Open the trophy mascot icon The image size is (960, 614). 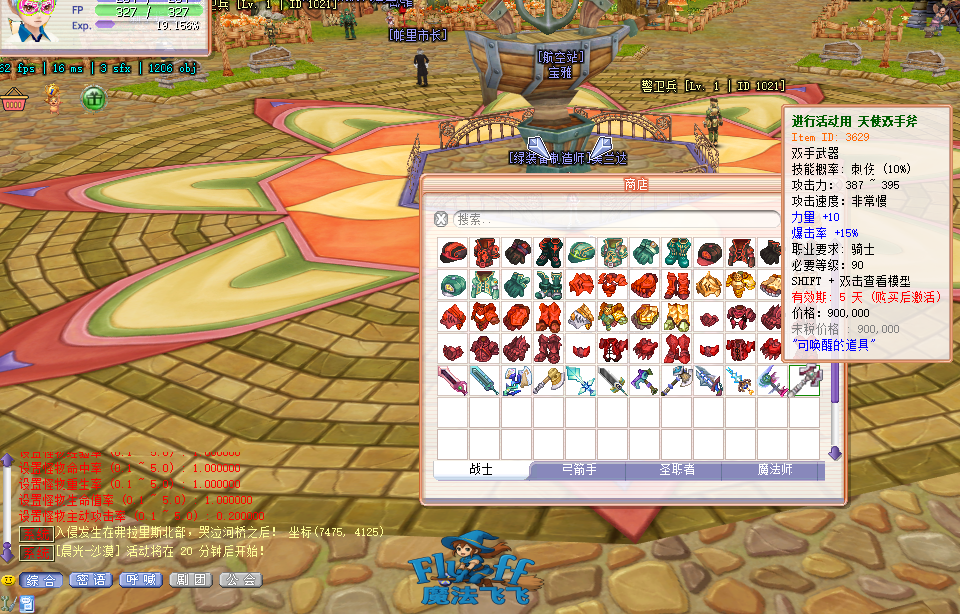click(55, 97)
